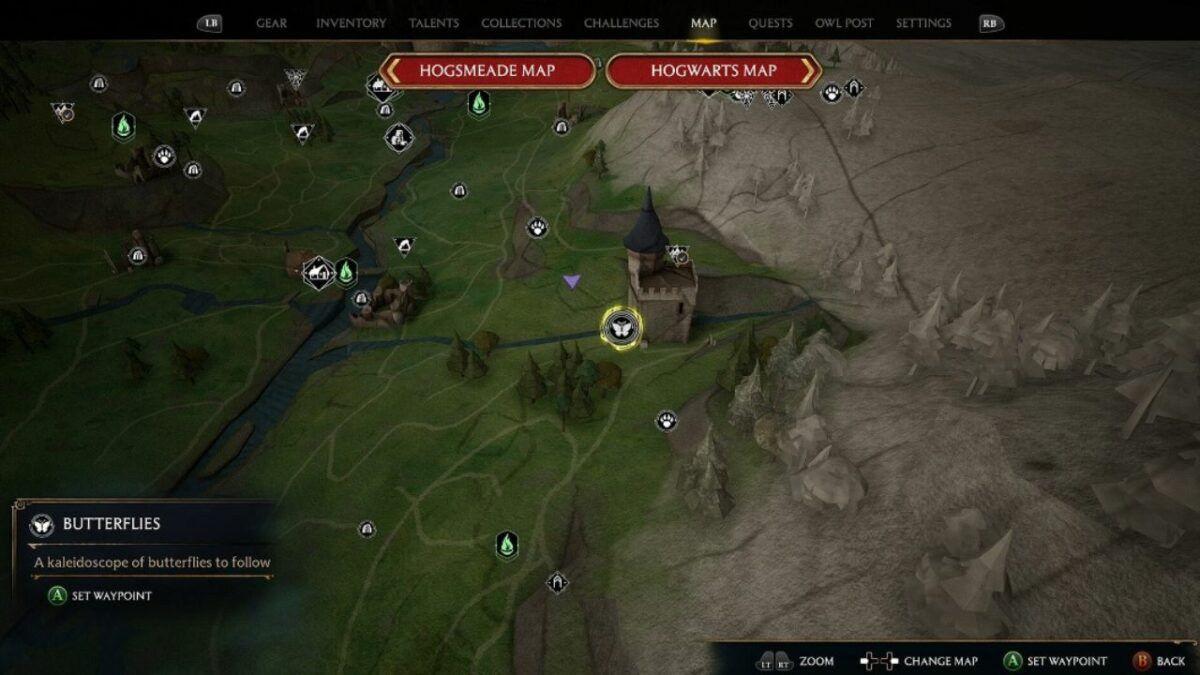Open the Gear tab
The width and height of the screenshot is (1200, 675).
point(271,23)
